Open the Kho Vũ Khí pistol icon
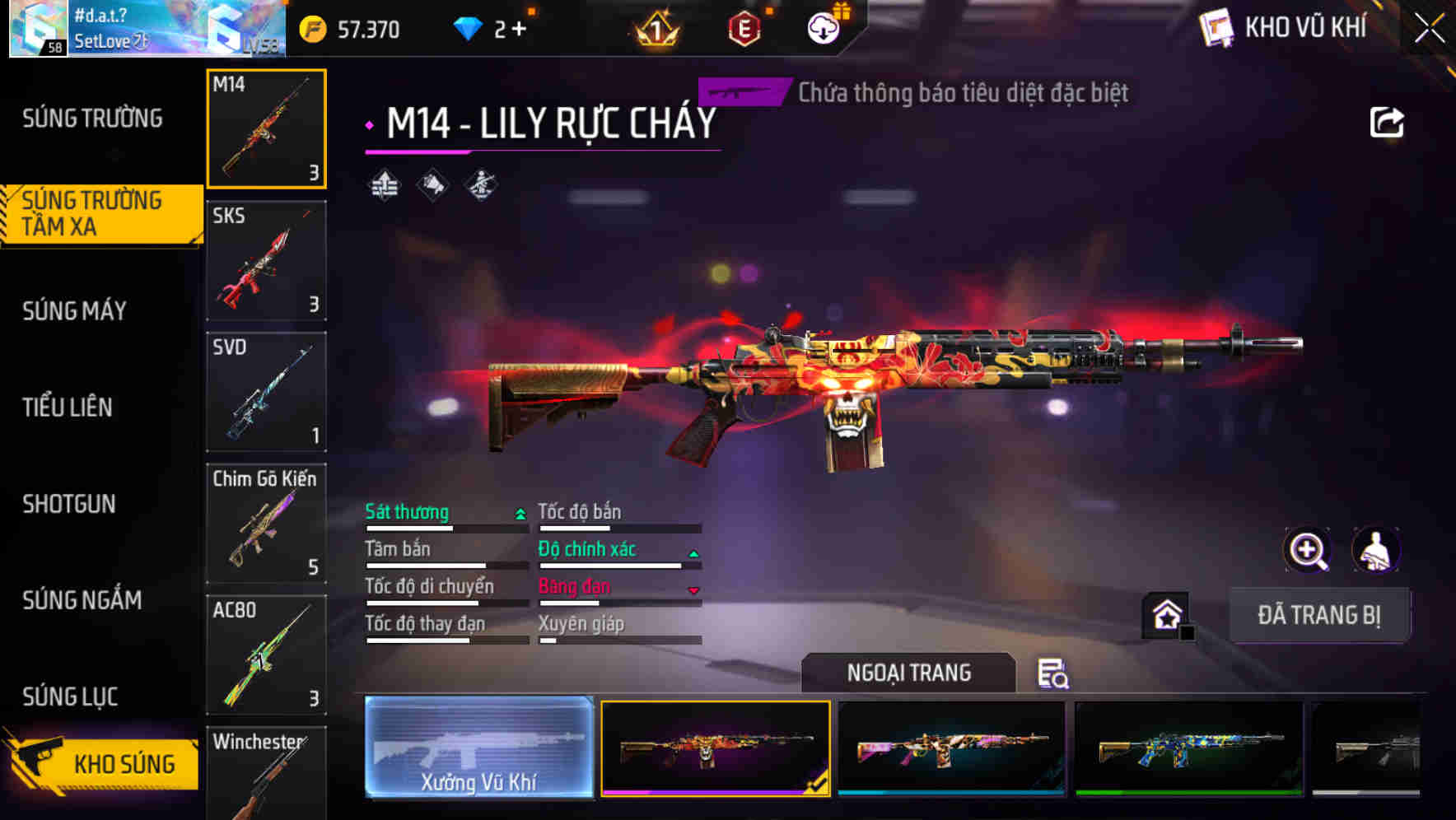Screen dimensions: 1456x820 pos(1215,27)
